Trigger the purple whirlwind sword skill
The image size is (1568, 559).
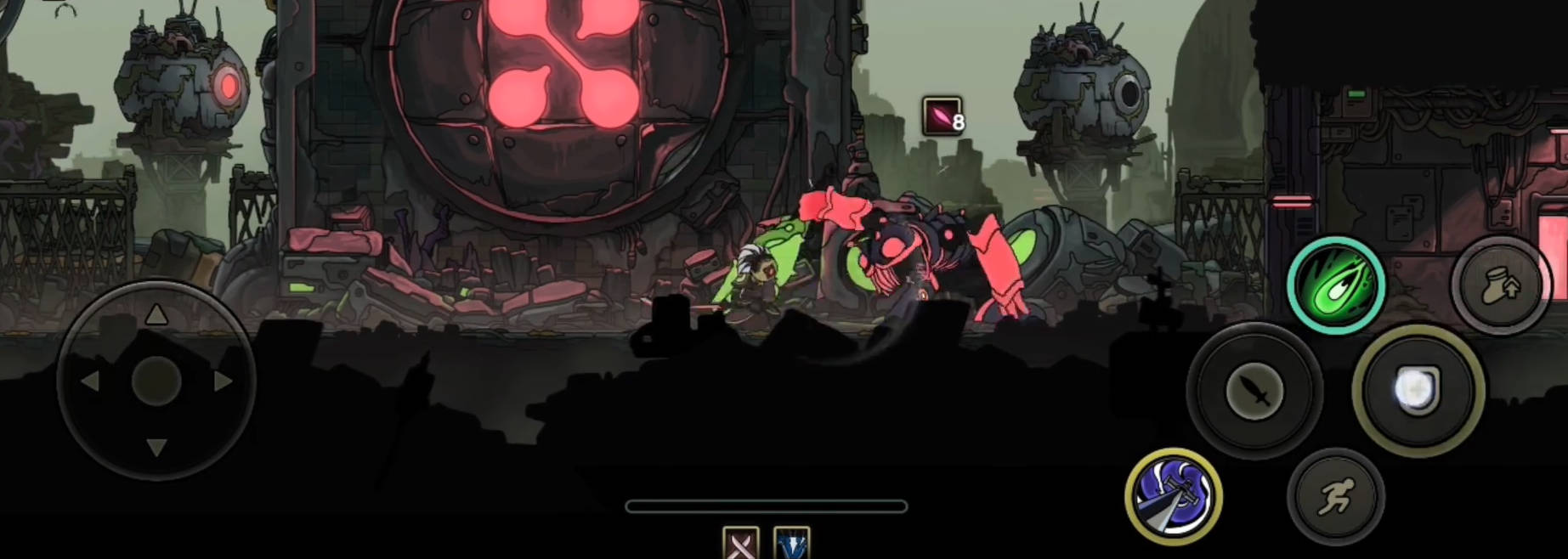click(x=1174, y=496)
